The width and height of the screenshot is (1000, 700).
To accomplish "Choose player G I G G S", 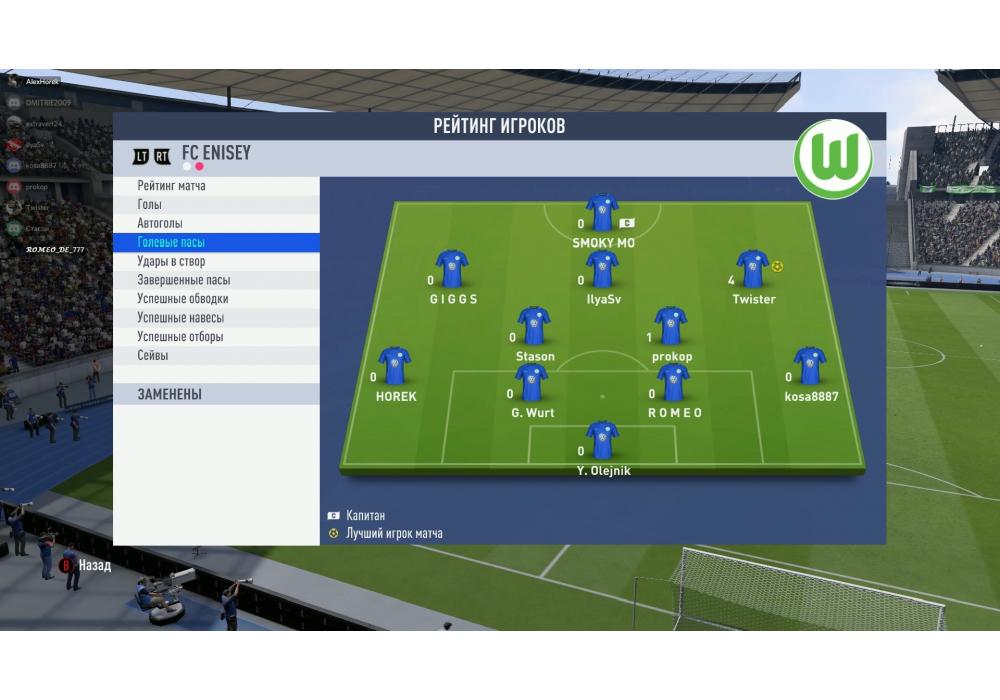I will click(x=452, y=269).
